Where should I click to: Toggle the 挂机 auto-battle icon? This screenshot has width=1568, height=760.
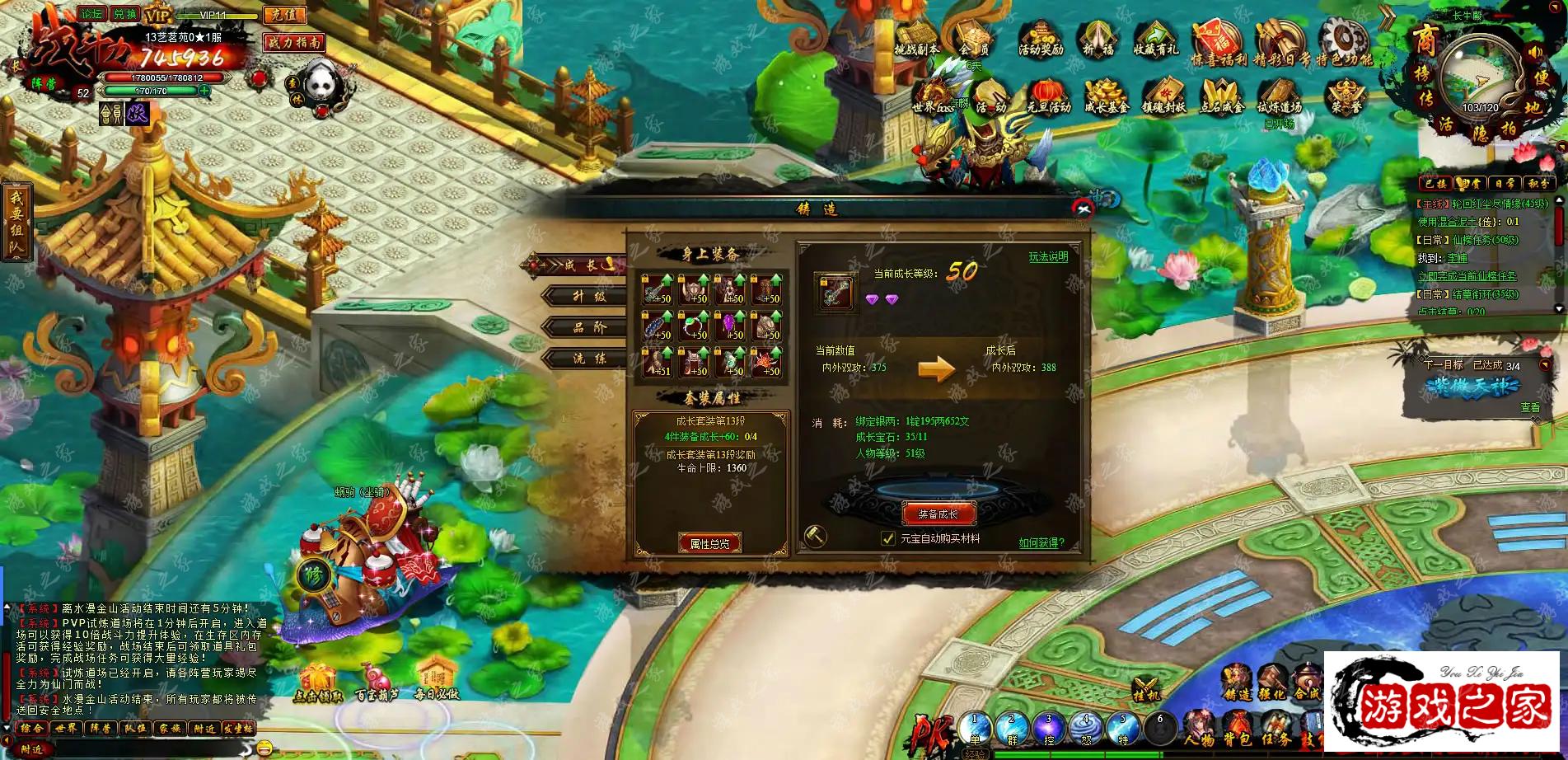1147,689
